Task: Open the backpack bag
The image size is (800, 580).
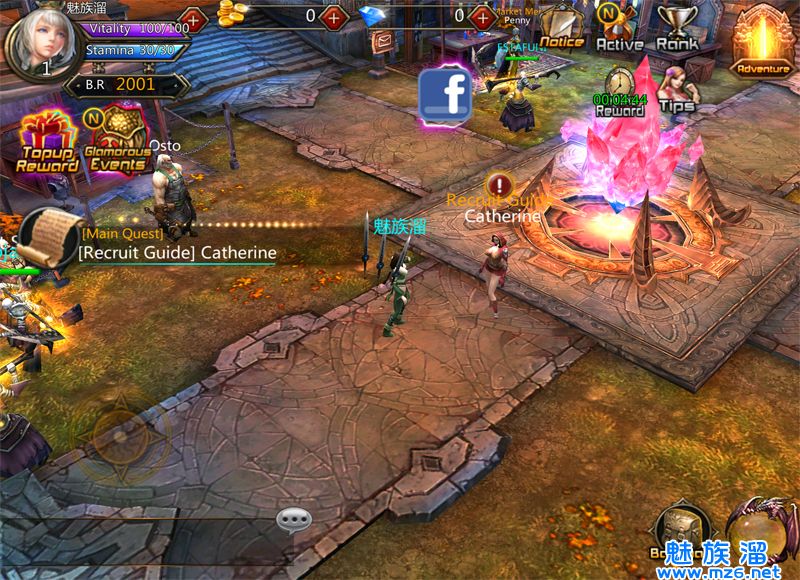Action: tap(681, 530)
